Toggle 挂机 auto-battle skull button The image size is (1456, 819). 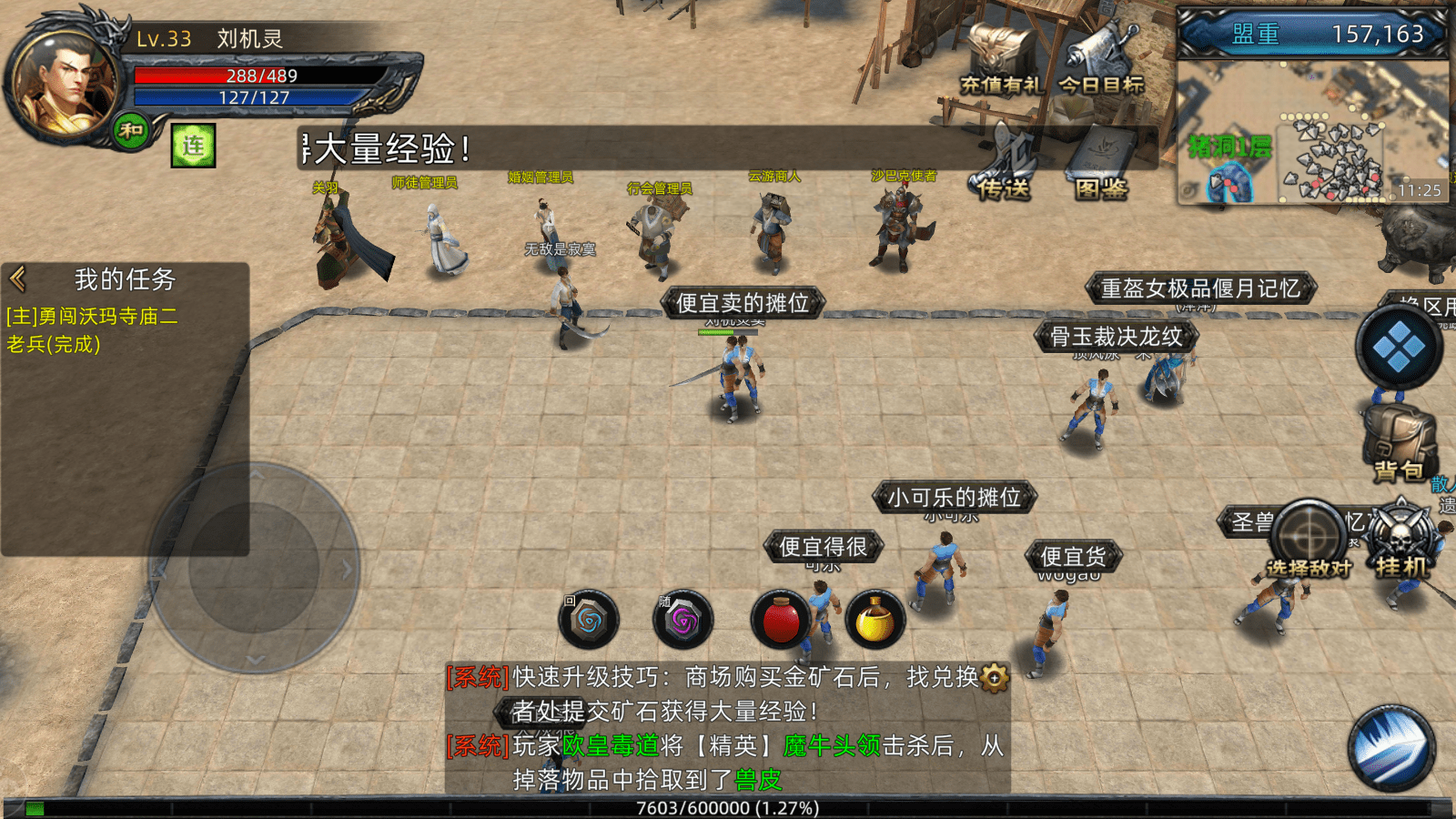pyautogui.click(x=1401, y=541)
